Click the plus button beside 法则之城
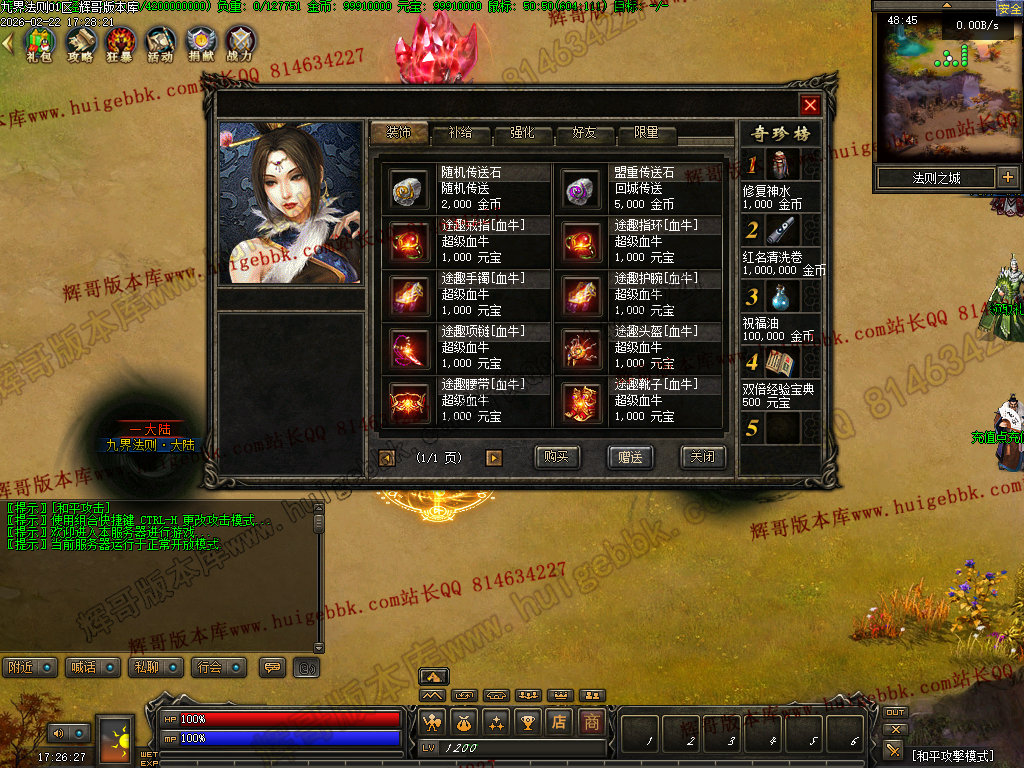This screenshot has height=768, width=1024. coord(1007,178)
